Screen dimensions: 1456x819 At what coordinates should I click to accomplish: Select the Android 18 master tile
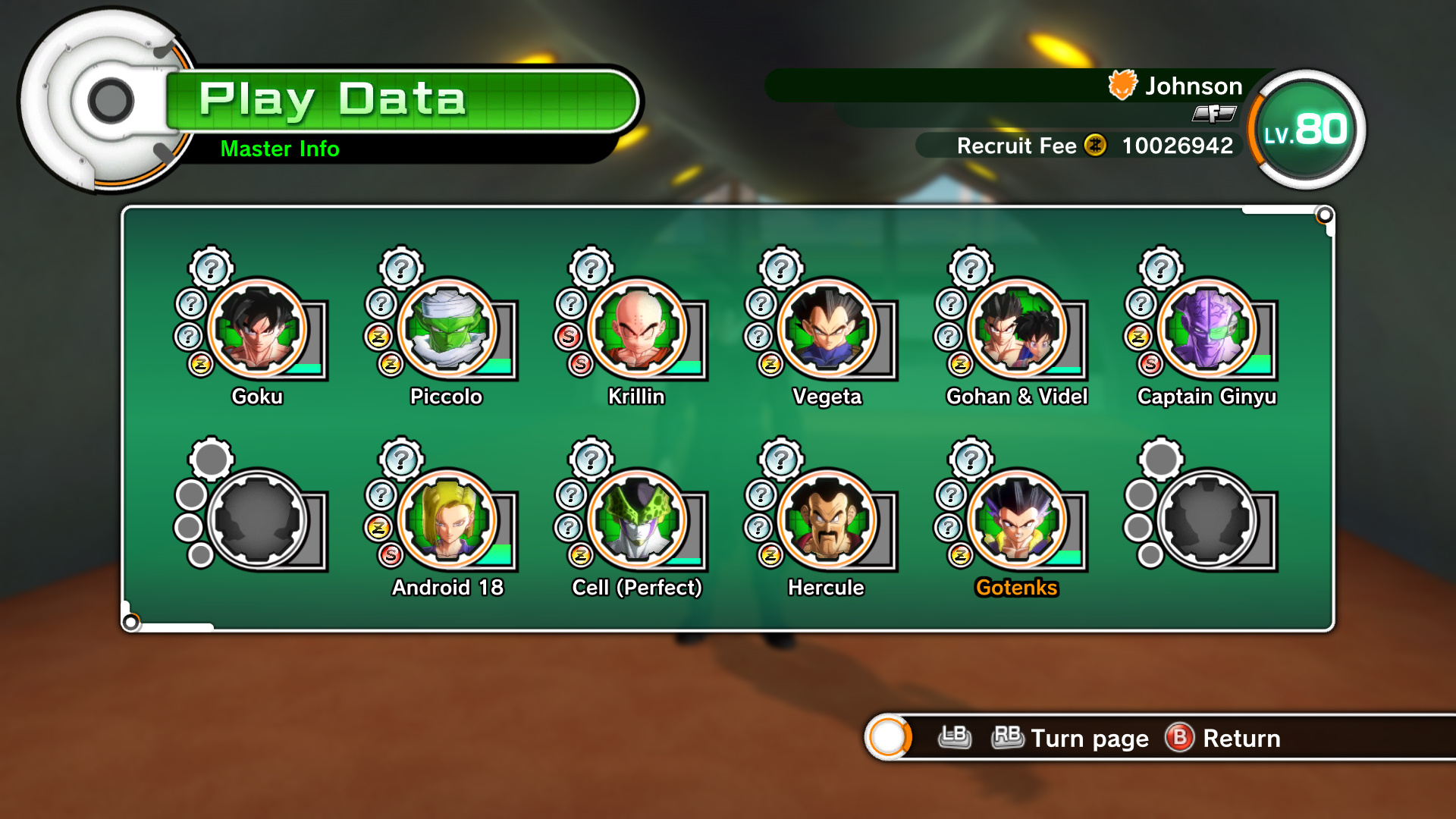point(447,519)
